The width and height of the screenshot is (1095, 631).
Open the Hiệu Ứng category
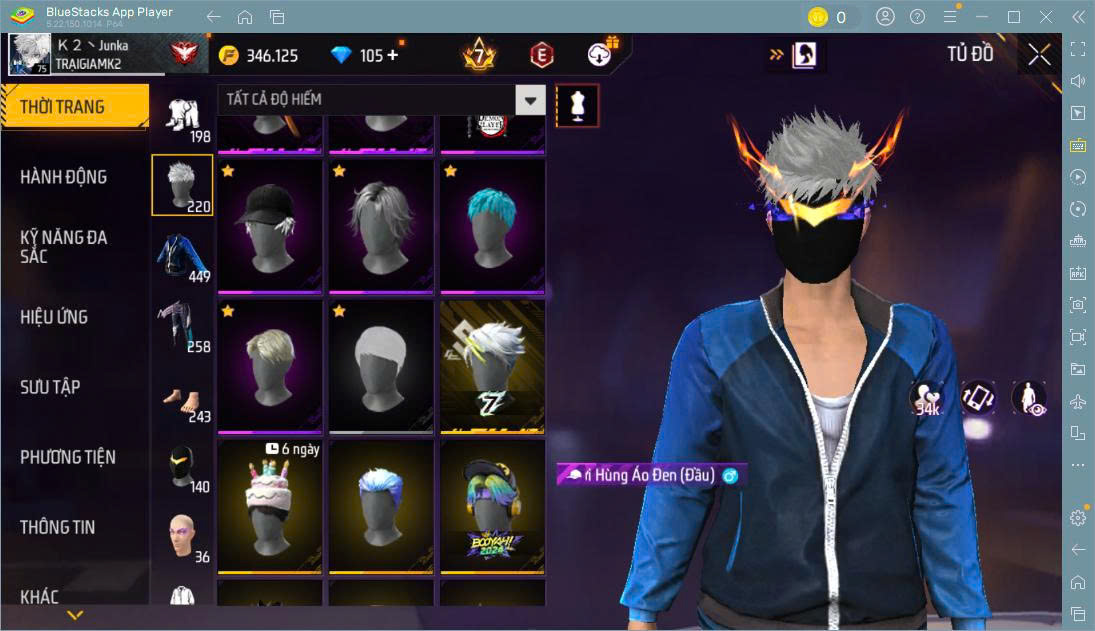point(55,317)
